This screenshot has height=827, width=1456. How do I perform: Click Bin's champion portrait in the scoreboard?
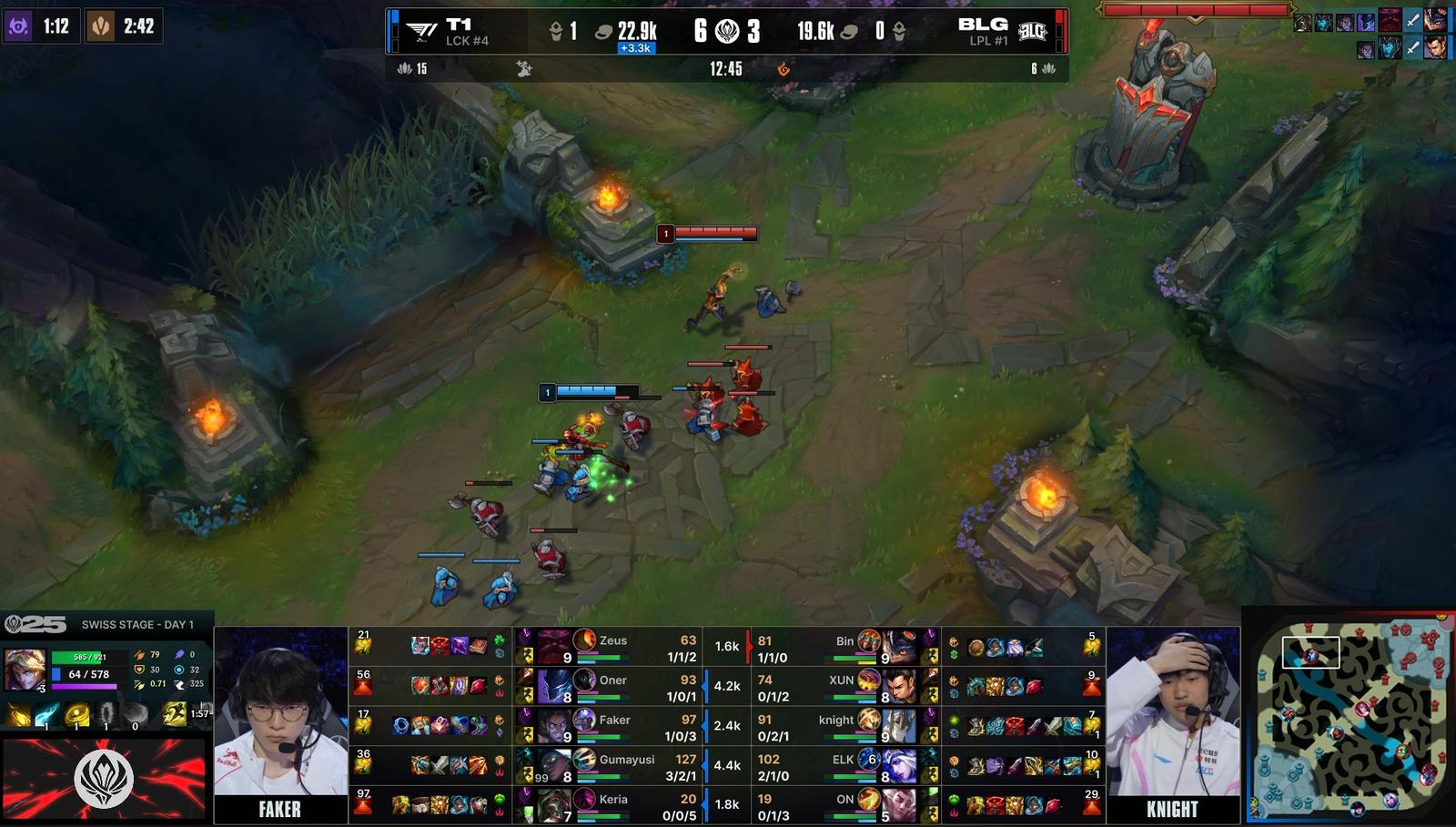pyautogui.click(x=899, y=646)
